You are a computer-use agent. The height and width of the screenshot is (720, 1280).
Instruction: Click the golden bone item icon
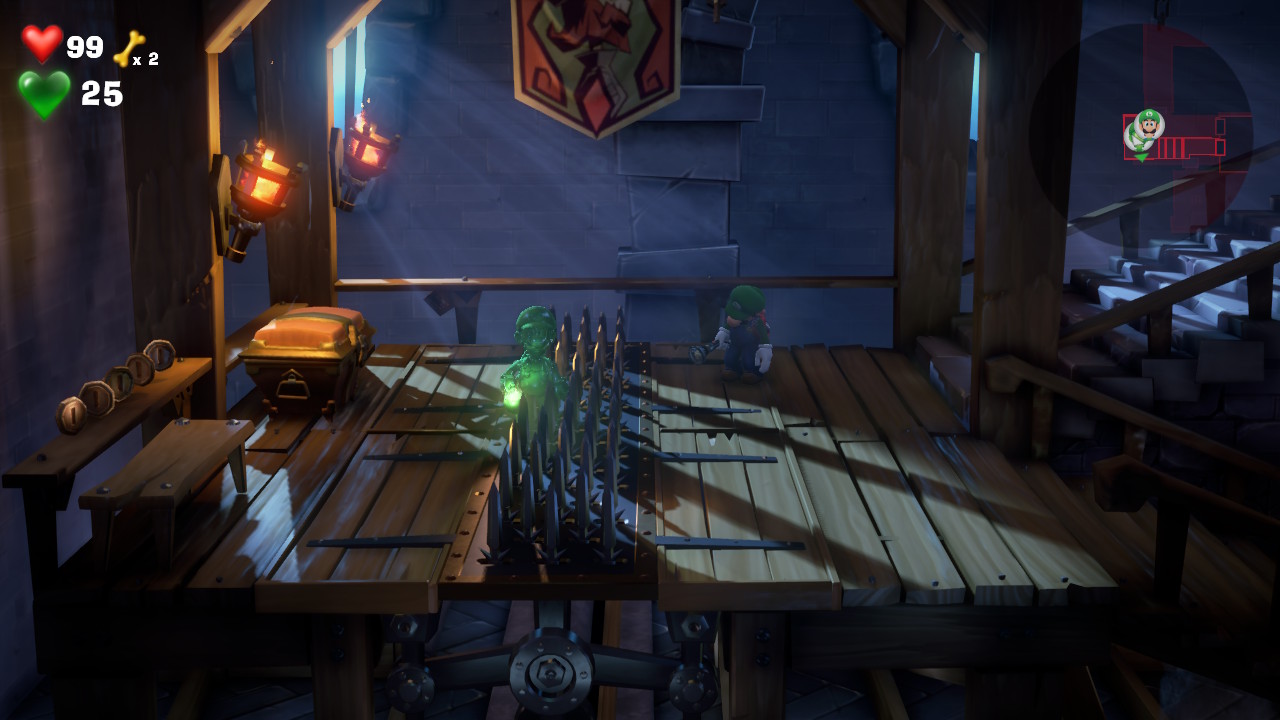click(x=128, y=49)
